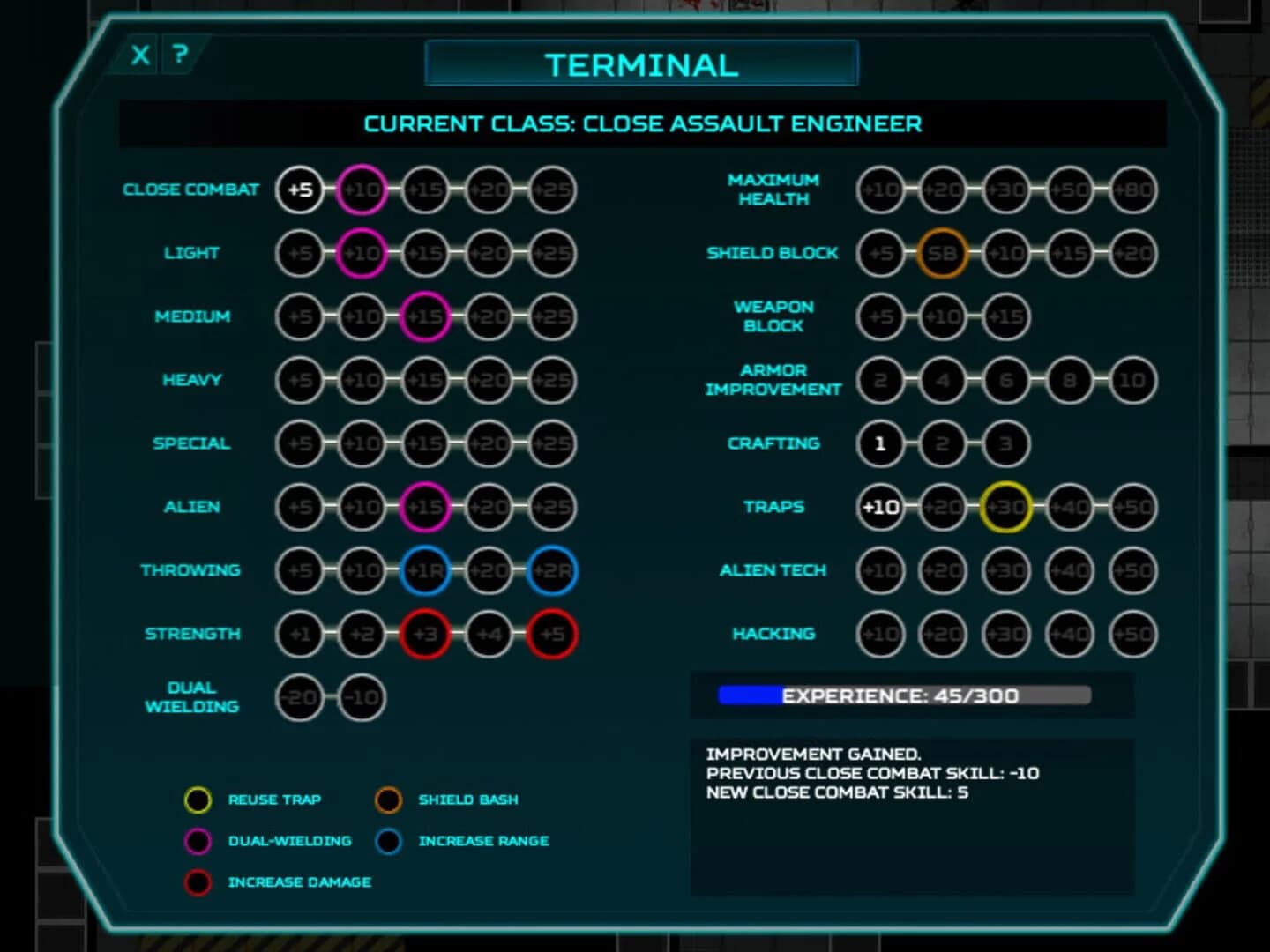Click the +15 Alien weapons skill node
This screenshot has height=952, width=1270.
(x=424, y=507)
